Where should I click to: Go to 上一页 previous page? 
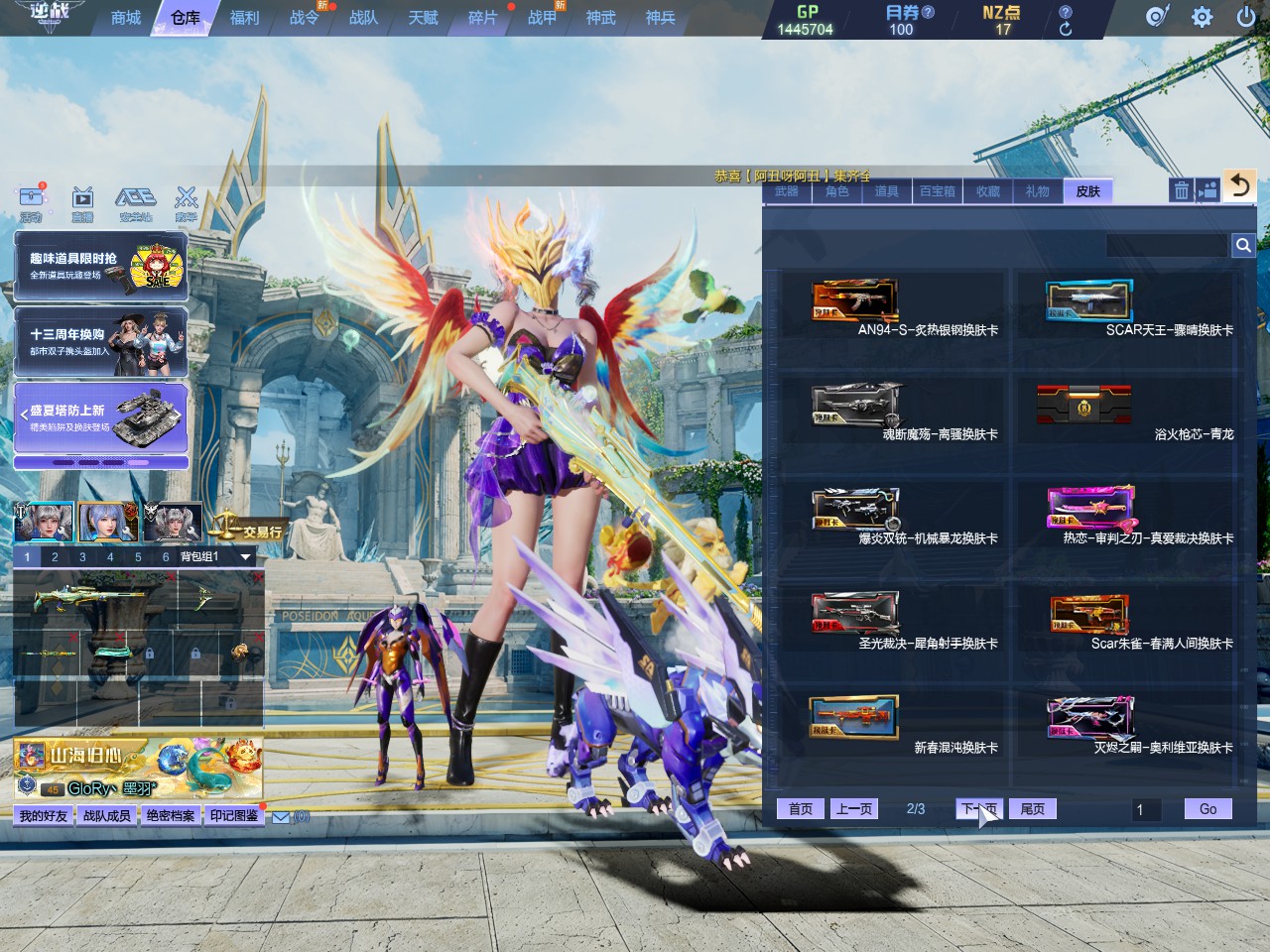(x=854, y=809)
